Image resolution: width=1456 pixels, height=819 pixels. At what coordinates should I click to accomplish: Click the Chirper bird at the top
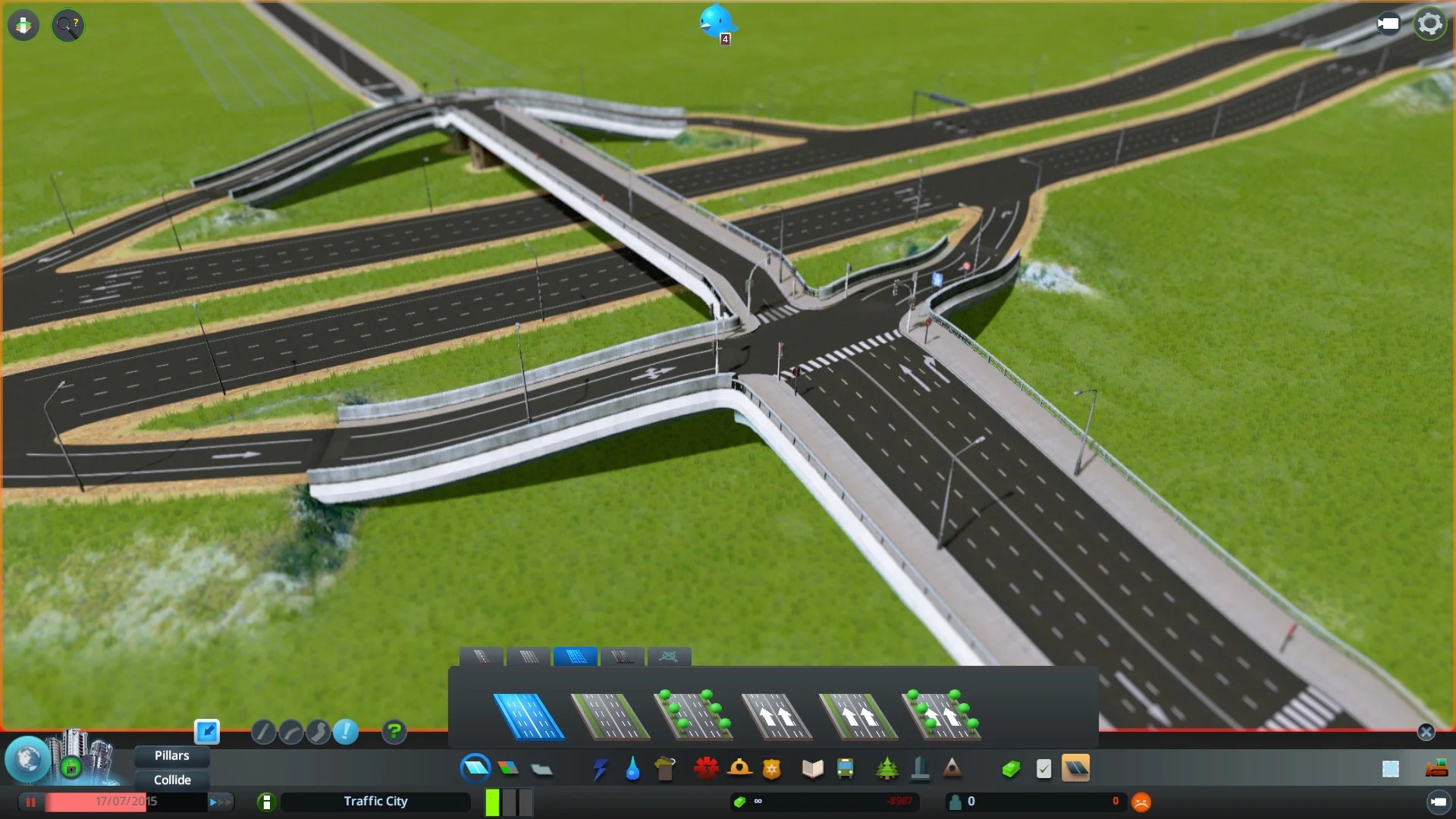[x=716, y=21]
